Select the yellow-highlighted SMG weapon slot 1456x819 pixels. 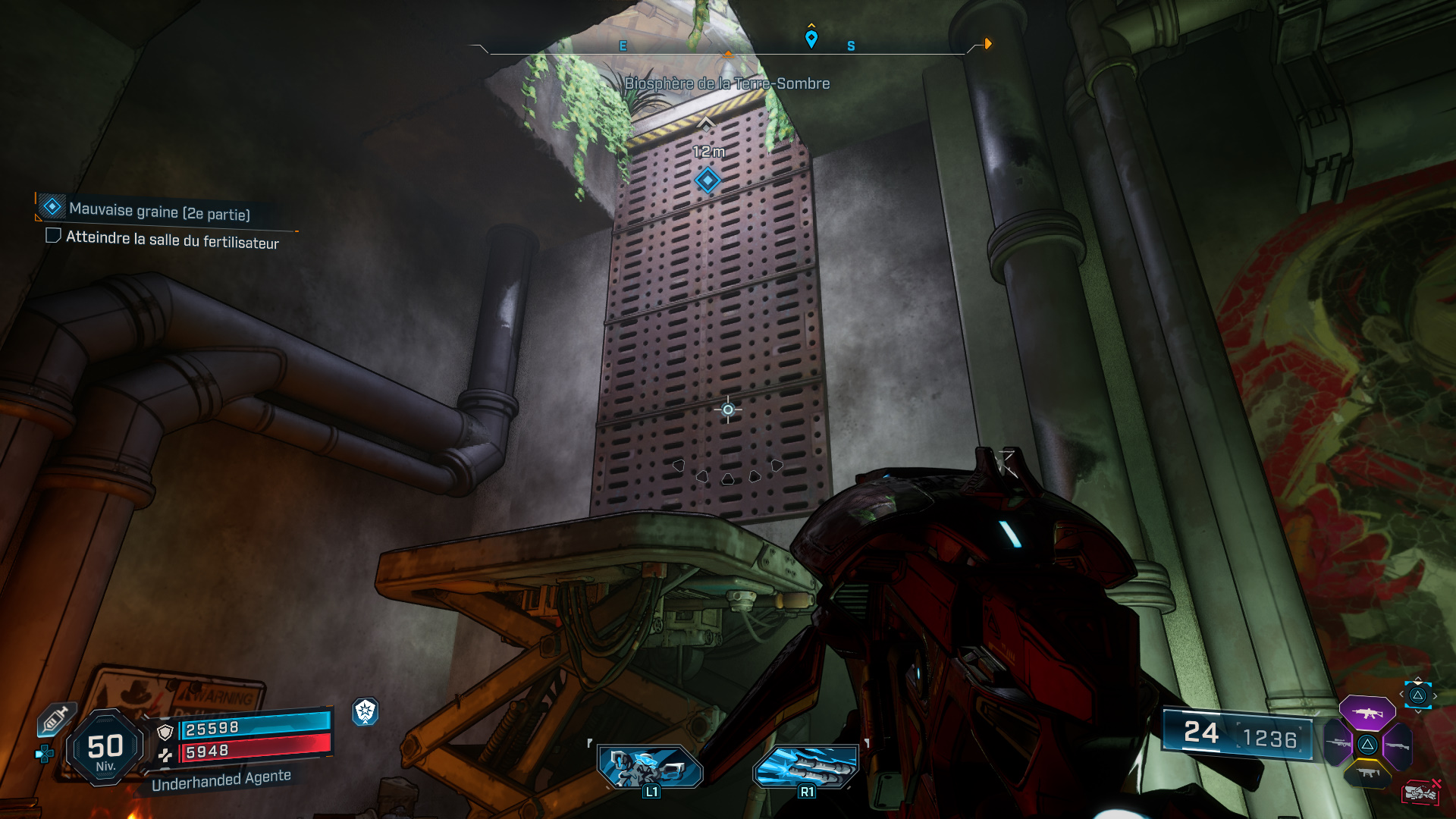(x=1368, y=772)
